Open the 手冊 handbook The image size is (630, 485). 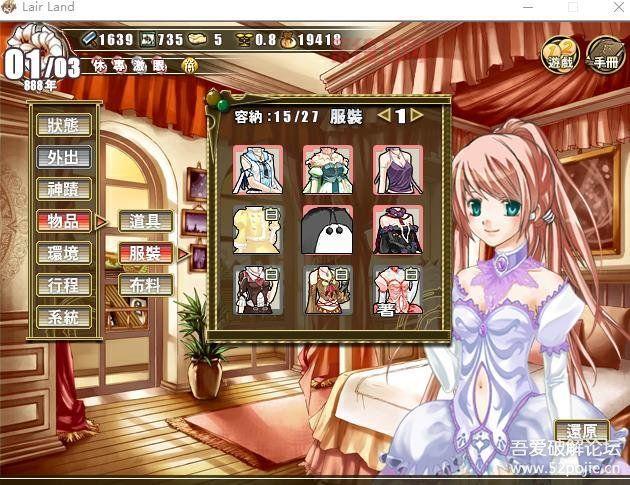point(602,53)
